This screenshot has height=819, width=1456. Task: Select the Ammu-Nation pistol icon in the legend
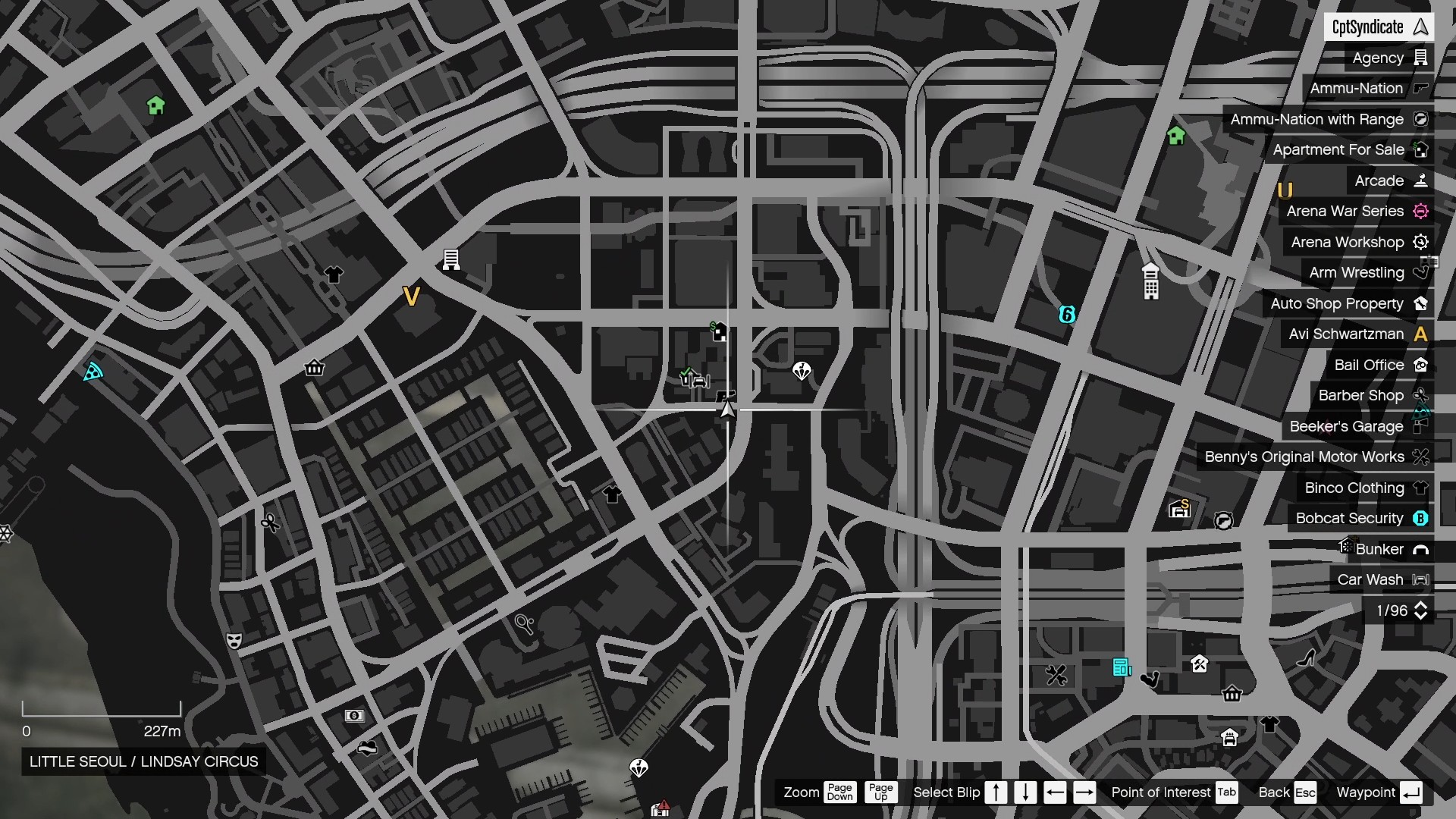1422,89
